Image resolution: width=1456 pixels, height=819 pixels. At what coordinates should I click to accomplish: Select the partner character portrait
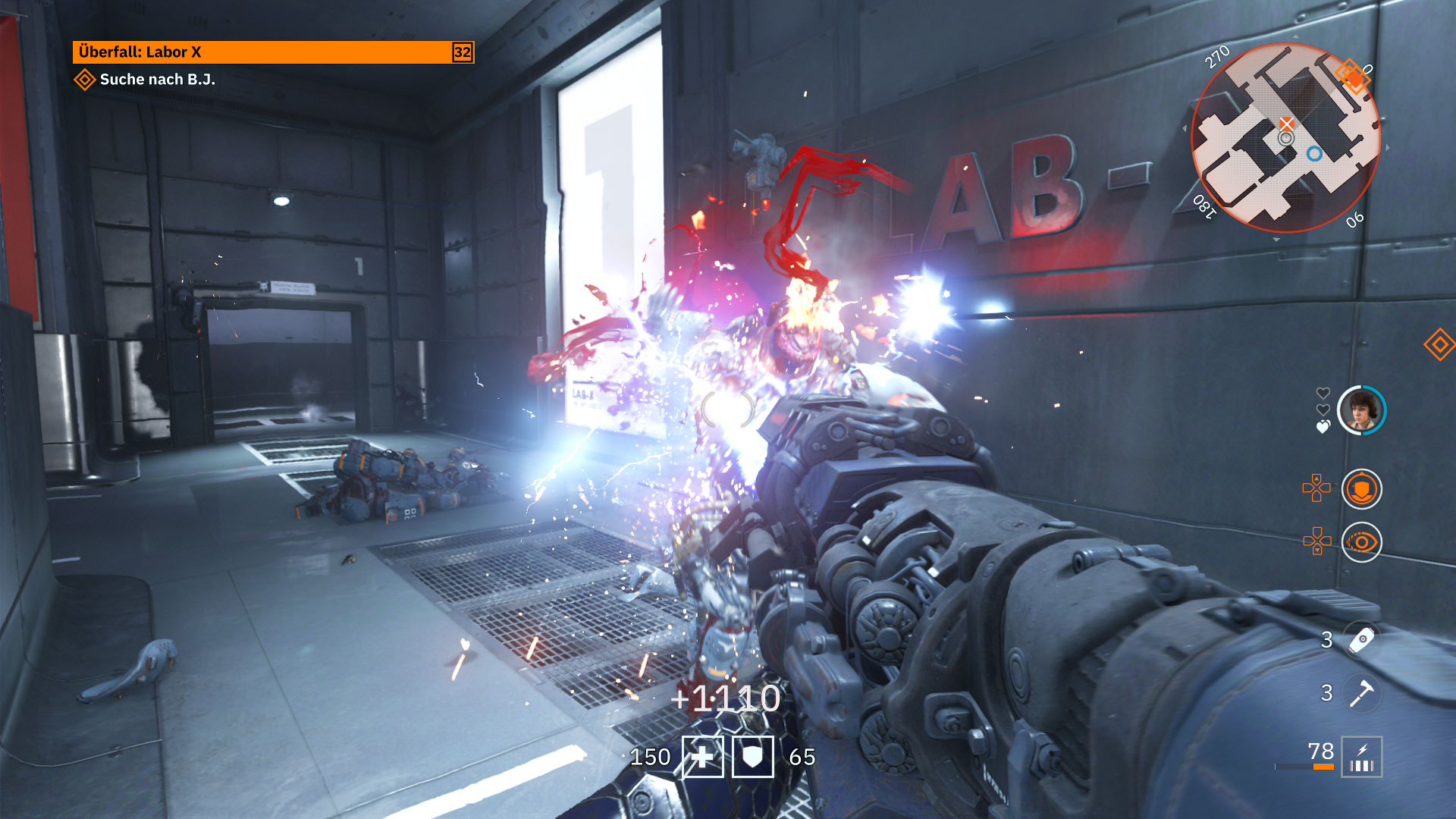1361,410
